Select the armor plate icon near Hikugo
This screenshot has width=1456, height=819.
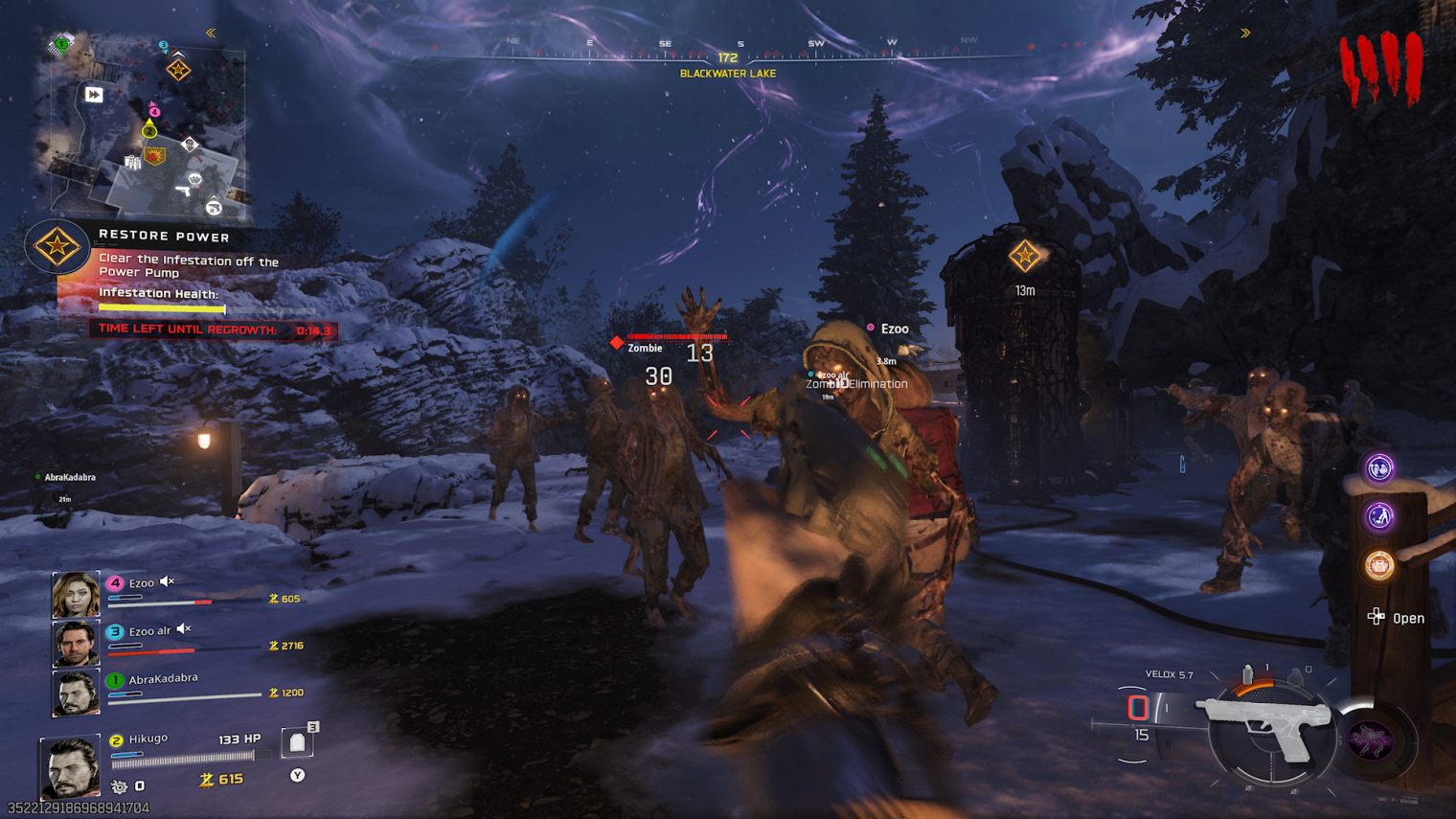[x=298, y=743]
